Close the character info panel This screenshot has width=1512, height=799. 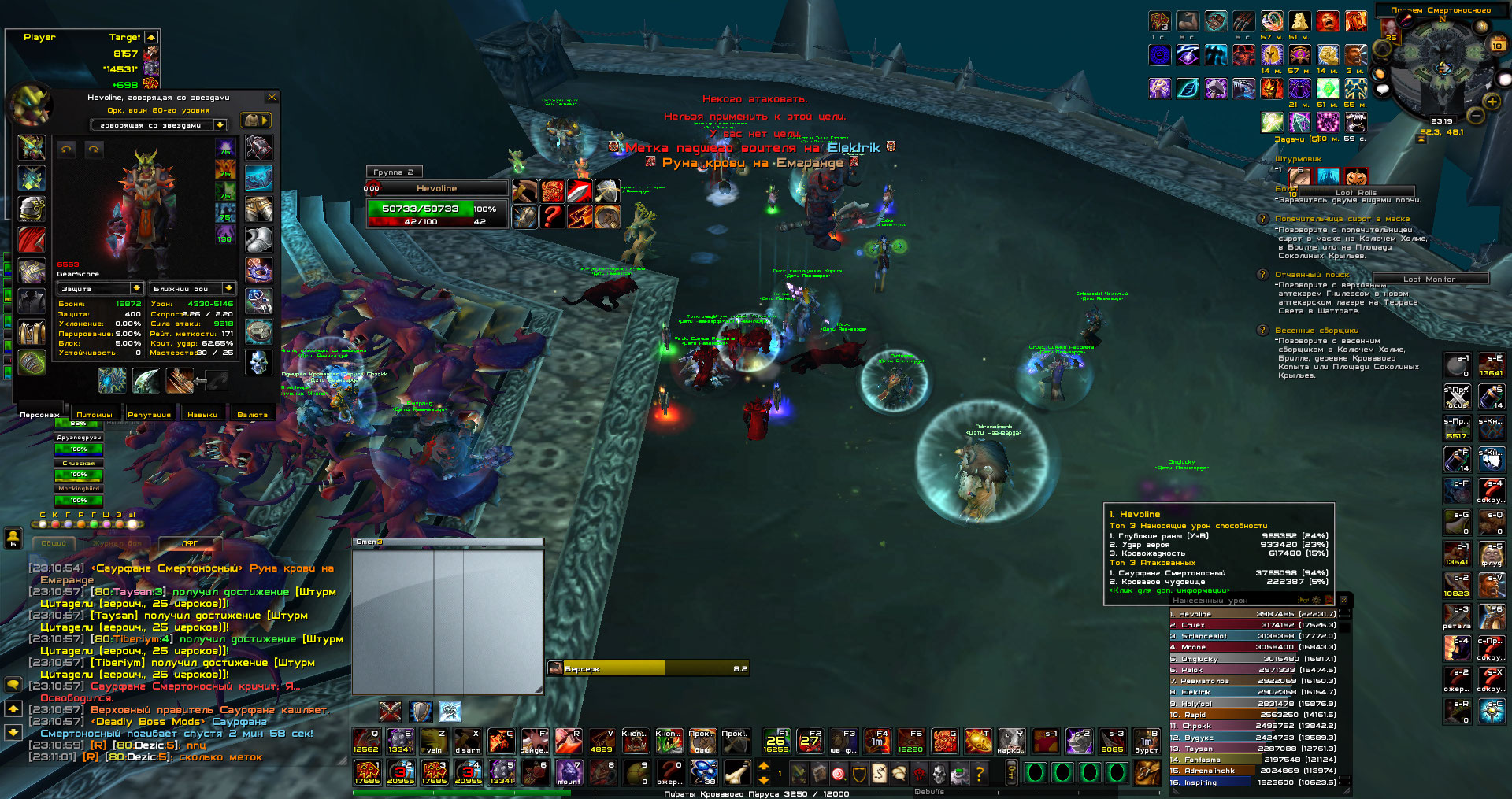click(x=272, y=97)
